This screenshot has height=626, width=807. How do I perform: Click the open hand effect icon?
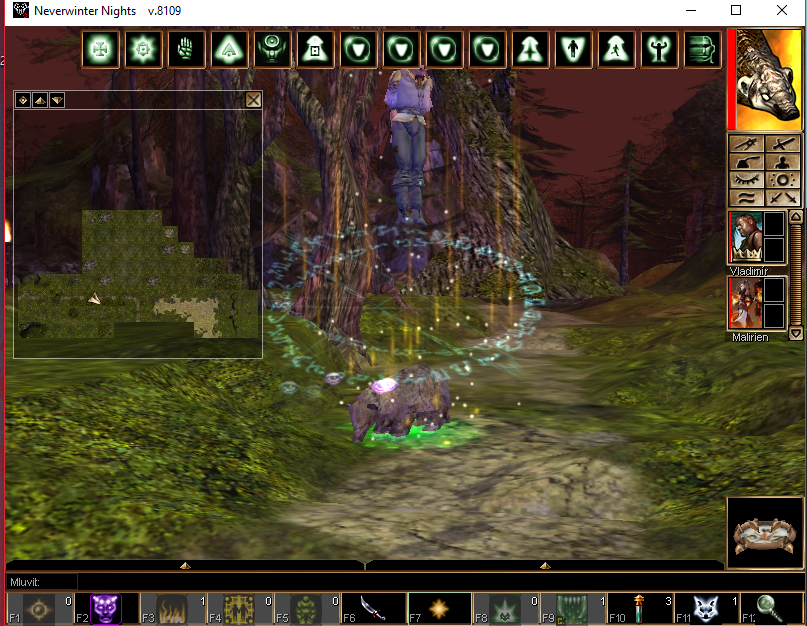(186, 48)
